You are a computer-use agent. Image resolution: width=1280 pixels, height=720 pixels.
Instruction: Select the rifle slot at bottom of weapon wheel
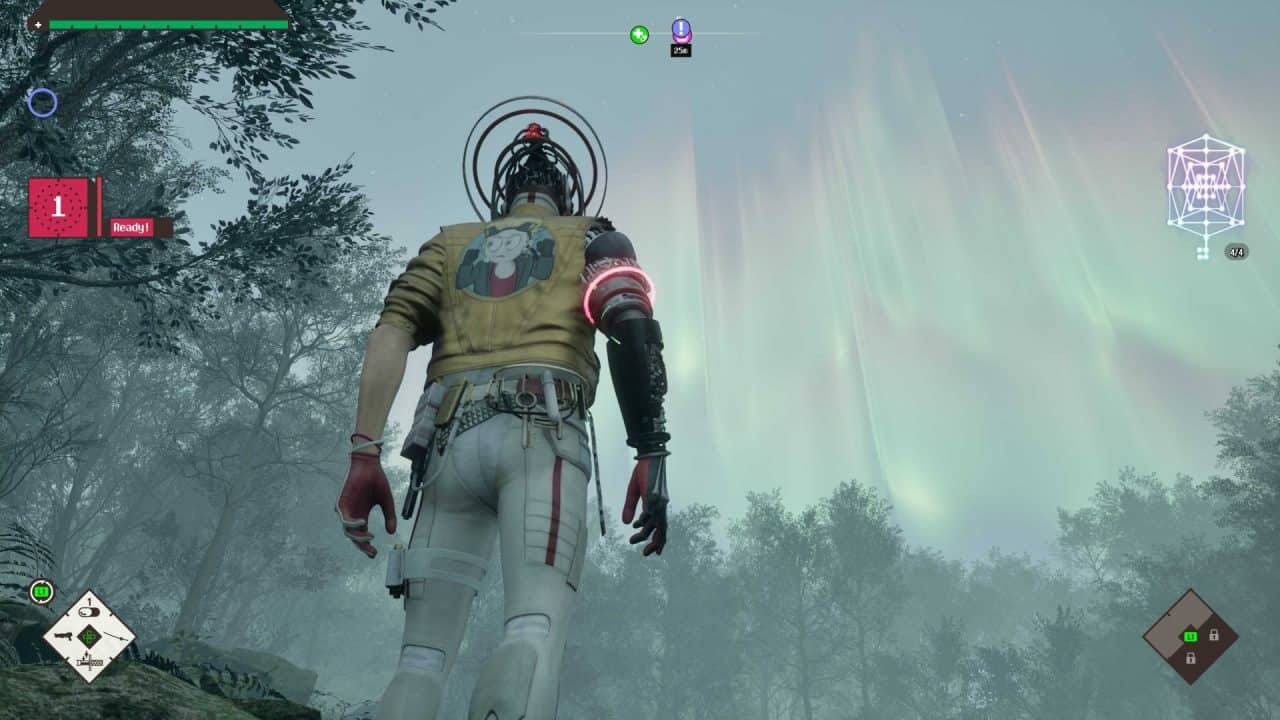(x=89, y=662)
